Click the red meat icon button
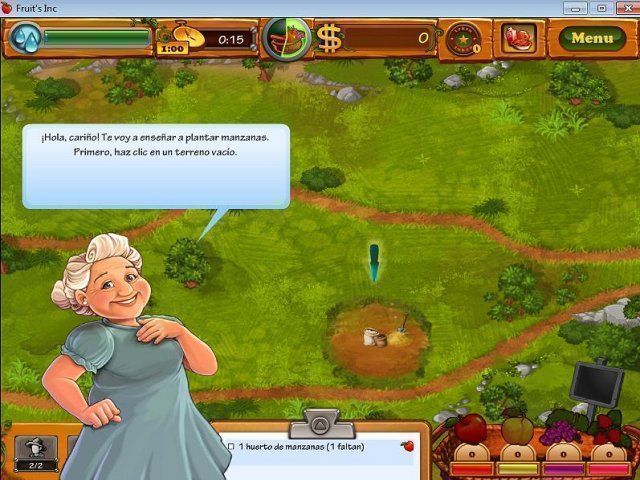The height and width of the screenshot is (480, 640). click(x=519, y=39)
